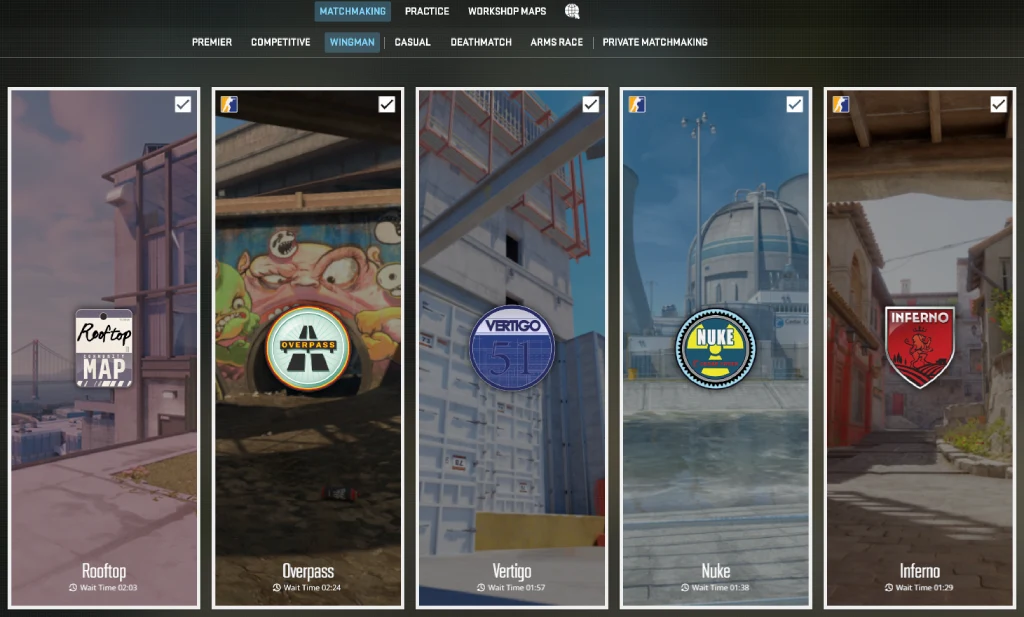Open the Practice tab
Screen dimensions: 1024x617
(426, 11)
